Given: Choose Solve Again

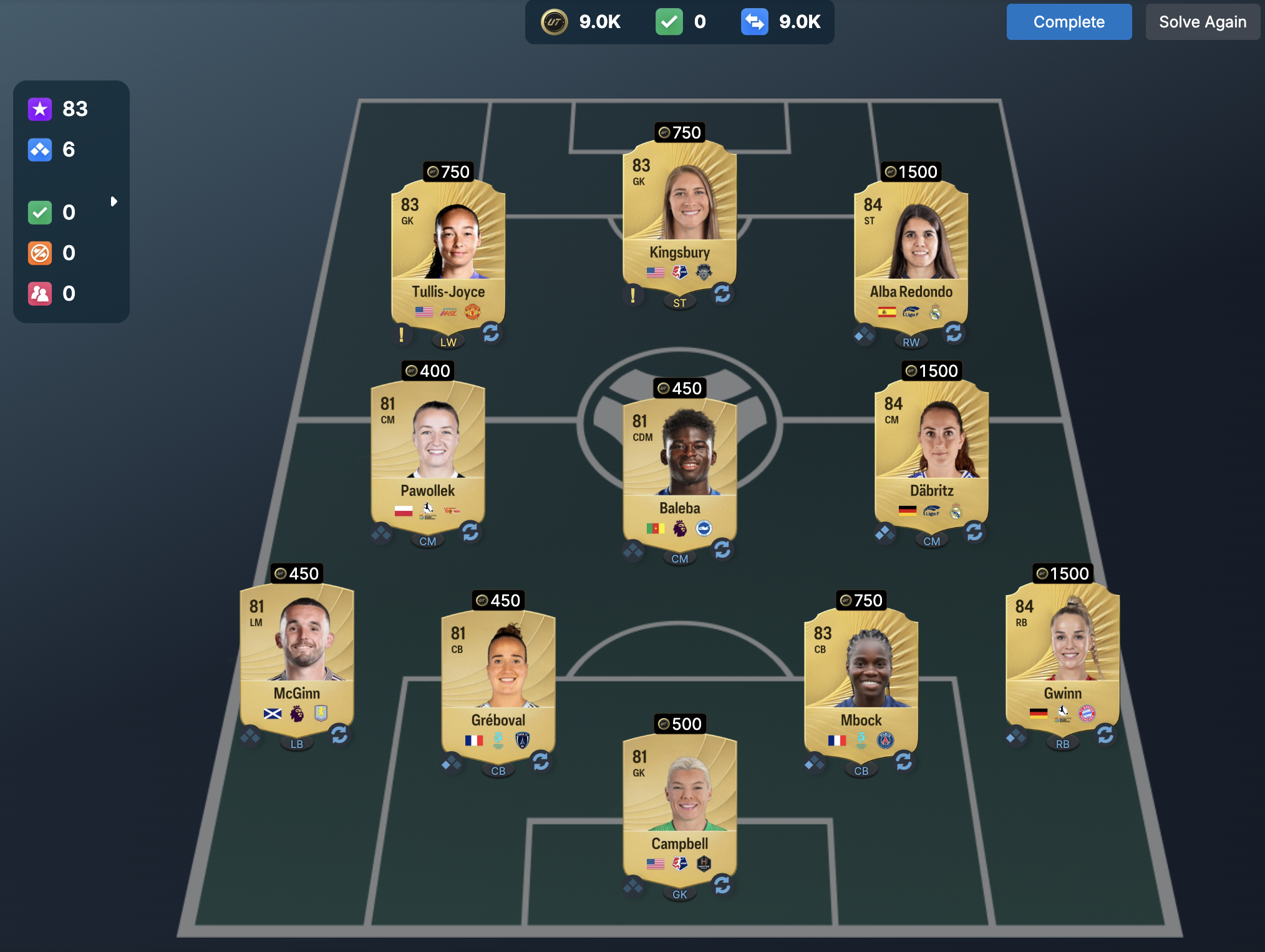Looking at the screenshot, I should point(1202,22).
